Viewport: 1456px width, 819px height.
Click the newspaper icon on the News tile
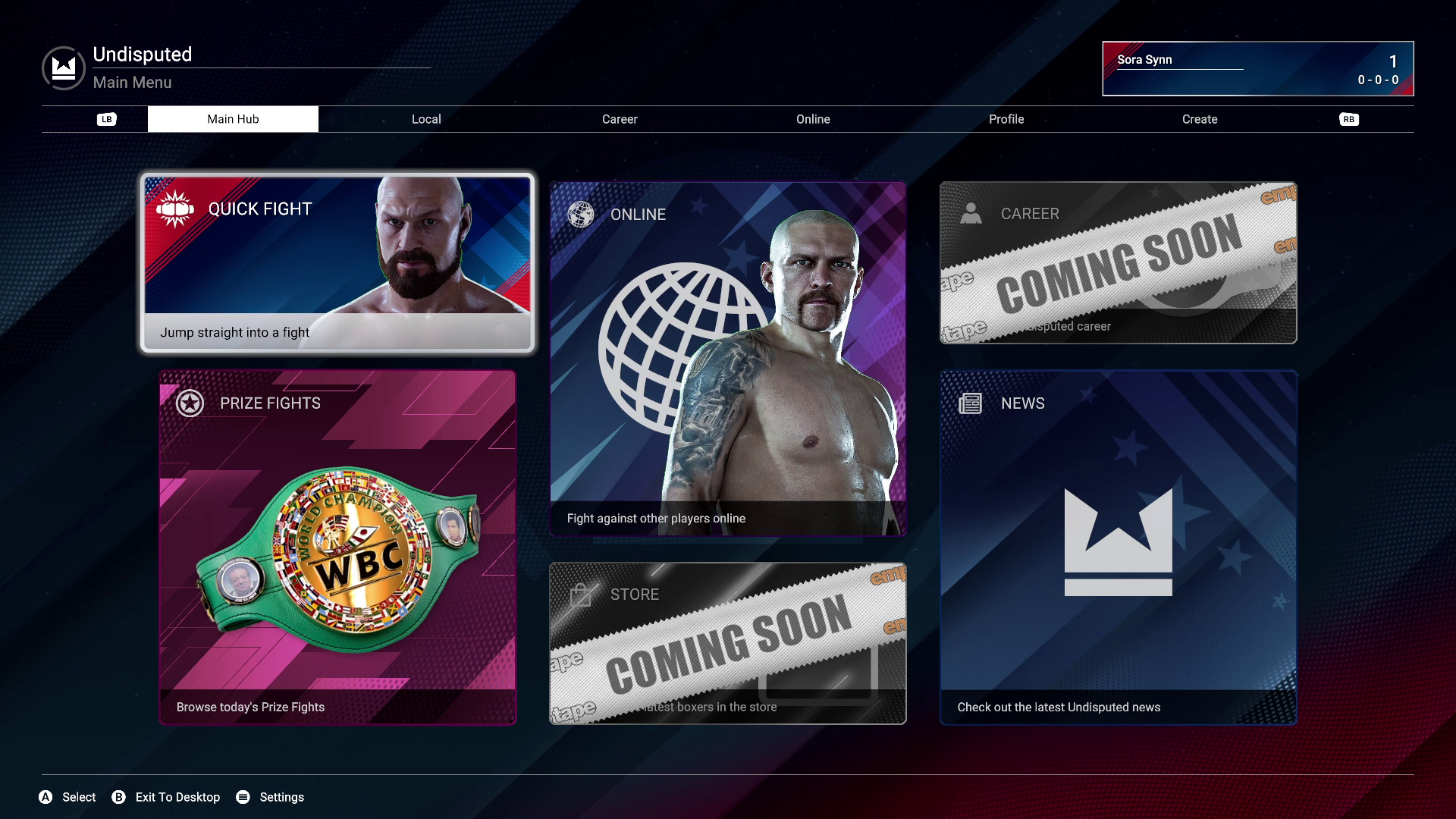(x=971, y=403)
